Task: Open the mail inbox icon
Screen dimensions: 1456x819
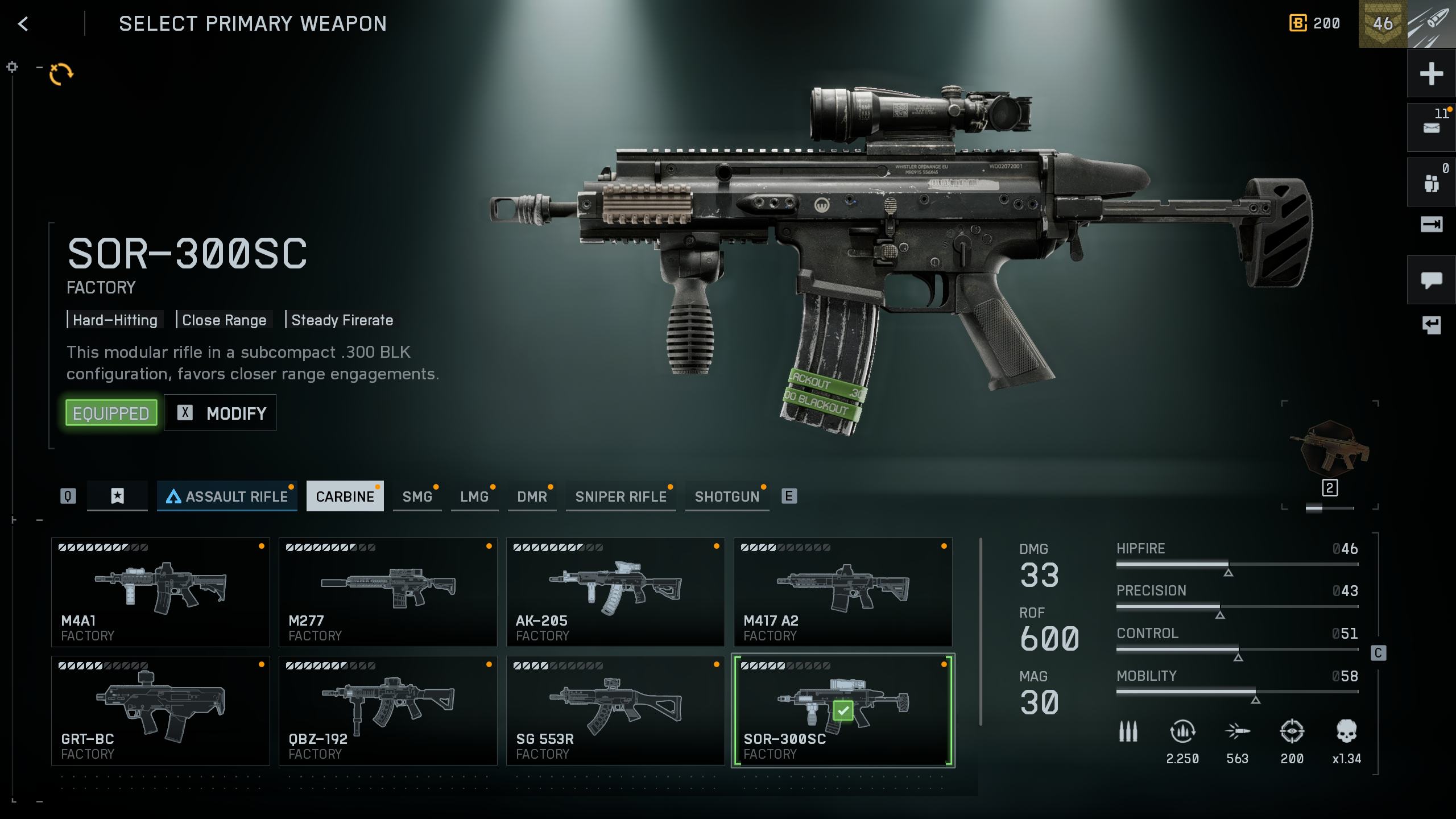Action: coord(1431,128)
